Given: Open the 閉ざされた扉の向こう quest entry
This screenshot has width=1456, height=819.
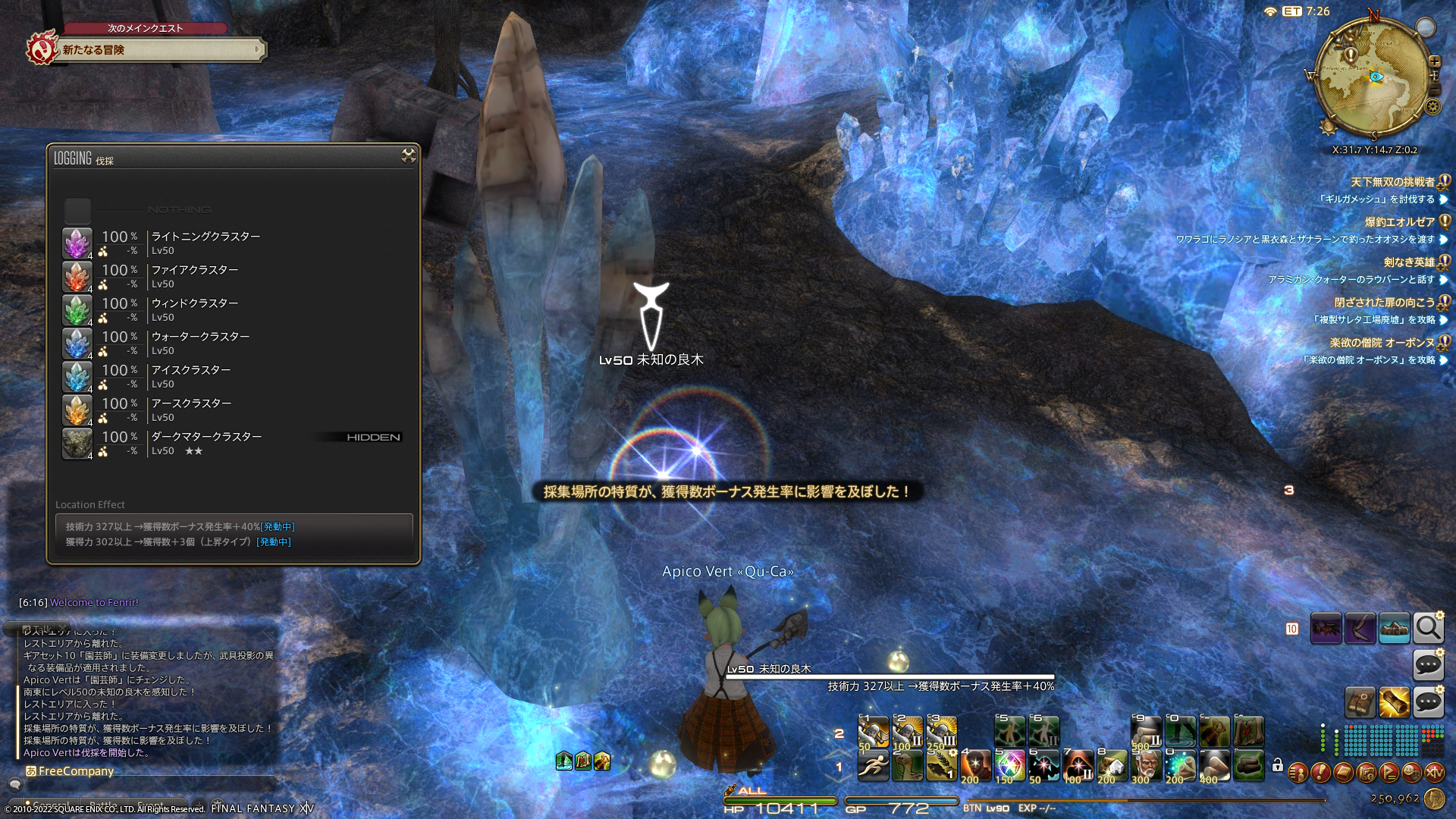Looking at the screenshot, I should [x=1384, y=303].
